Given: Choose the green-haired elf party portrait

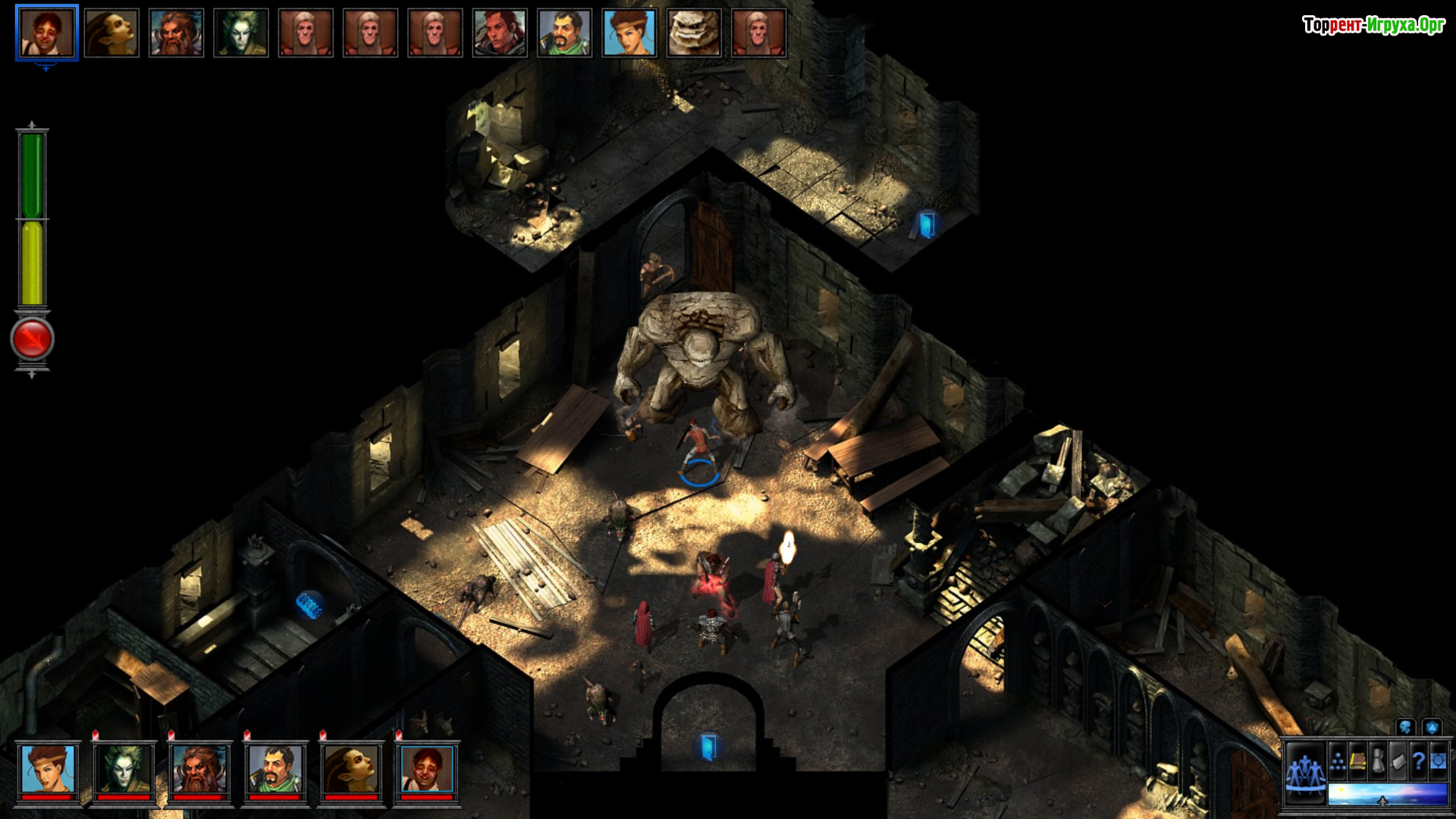Looking at the screenshot, I should (124, 769).
